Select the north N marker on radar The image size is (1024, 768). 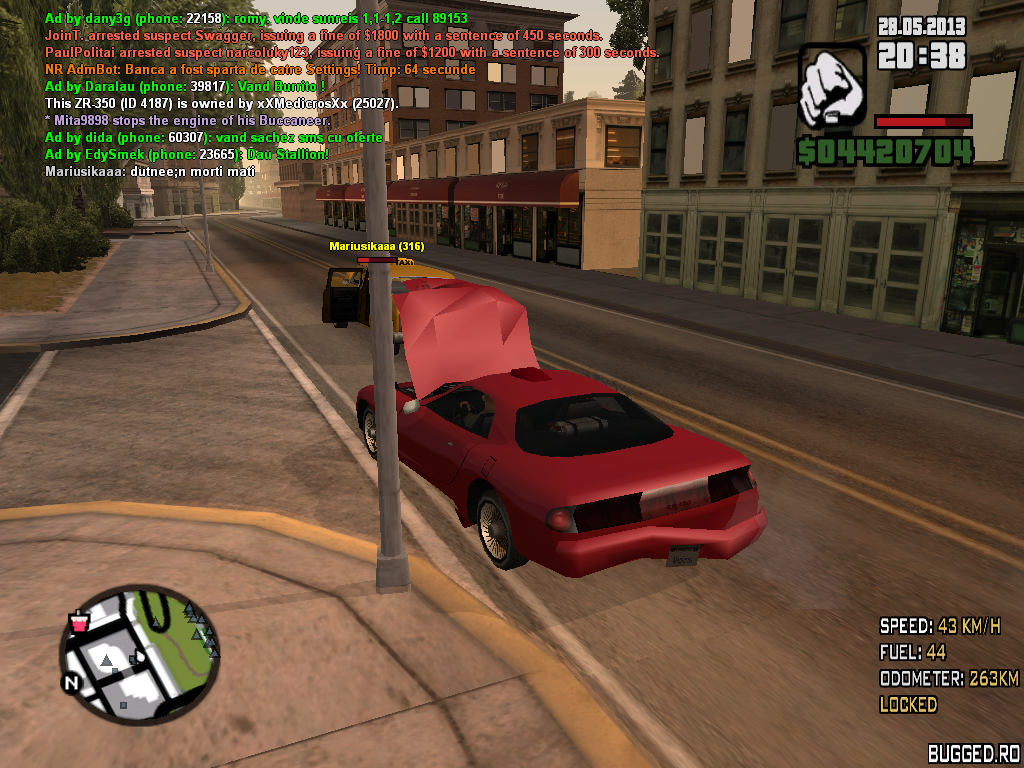pos(71,684)
